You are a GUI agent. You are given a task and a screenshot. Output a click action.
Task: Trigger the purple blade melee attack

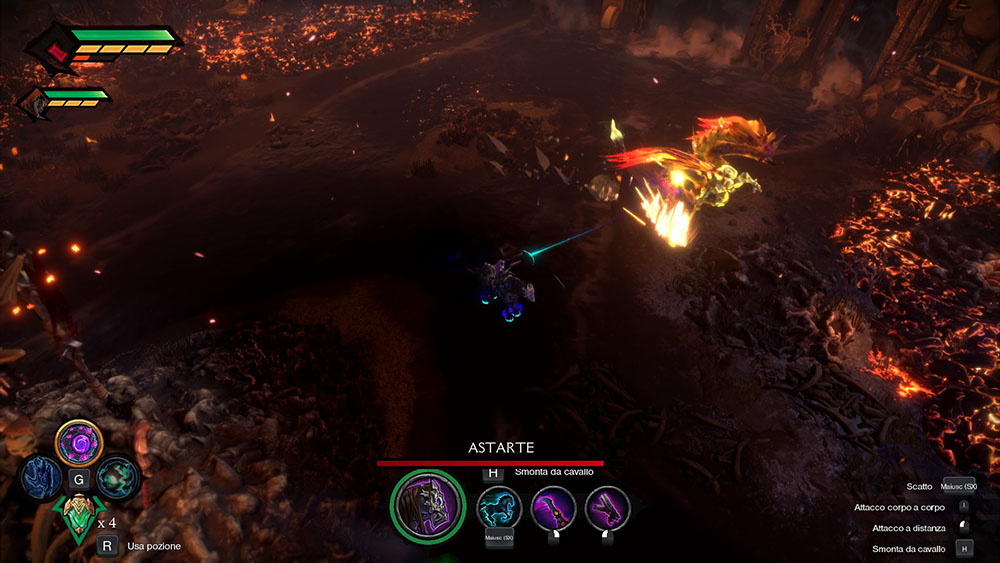553,508
